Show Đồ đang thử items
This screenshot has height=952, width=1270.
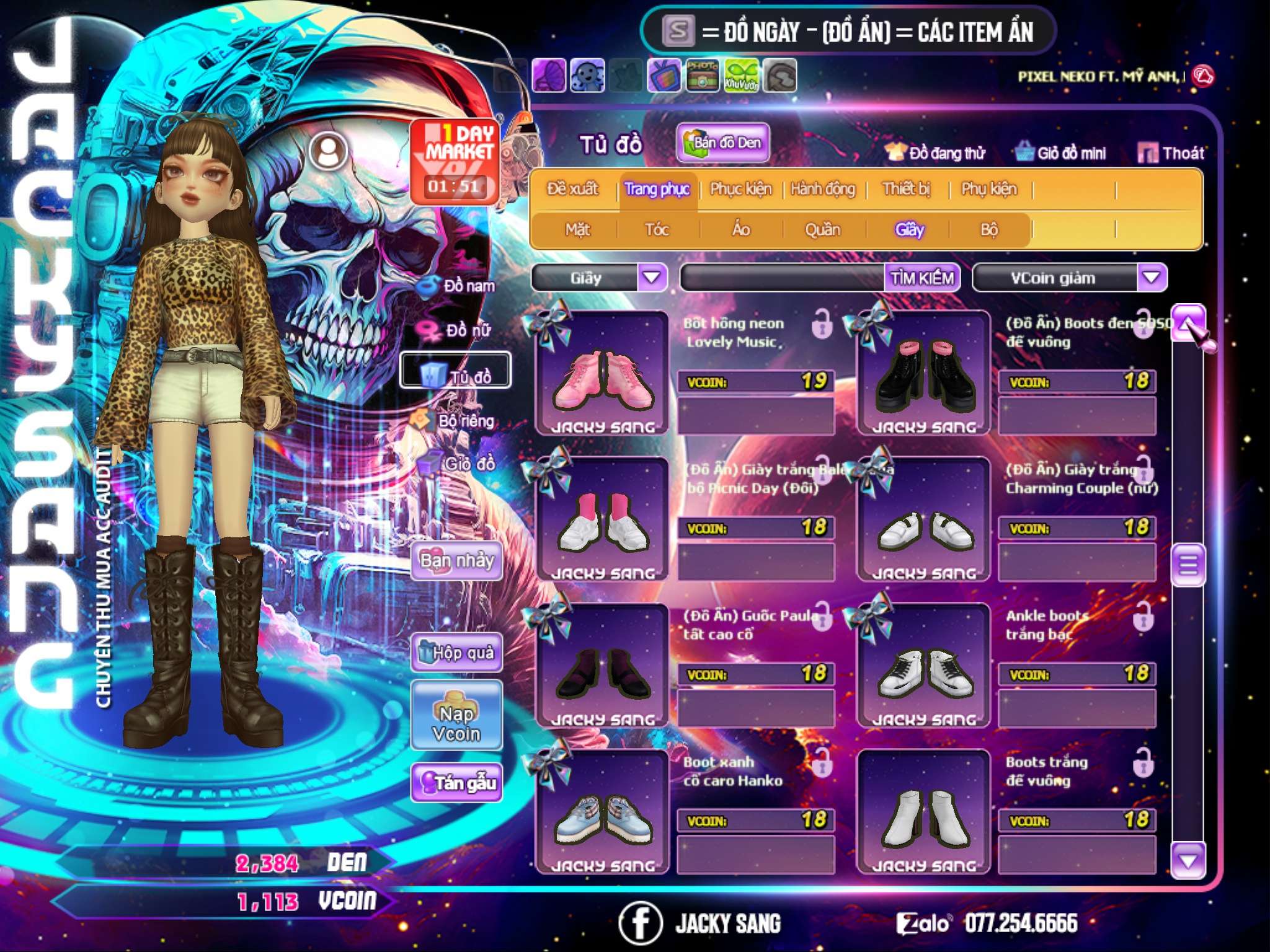[935, 153]
